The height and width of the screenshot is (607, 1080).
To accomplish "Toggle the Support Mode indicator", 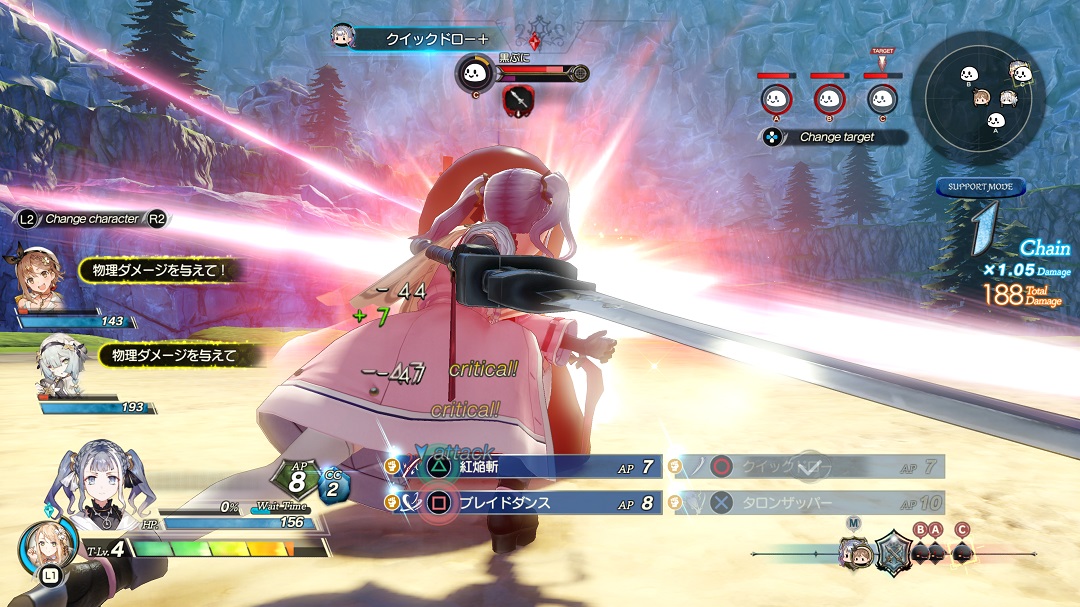I will tap(980, 187).
